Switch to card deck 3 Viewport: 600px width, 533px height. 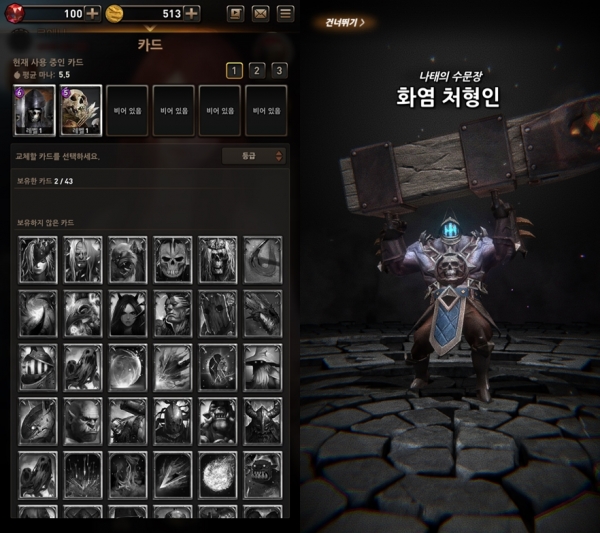coord(279,70)
